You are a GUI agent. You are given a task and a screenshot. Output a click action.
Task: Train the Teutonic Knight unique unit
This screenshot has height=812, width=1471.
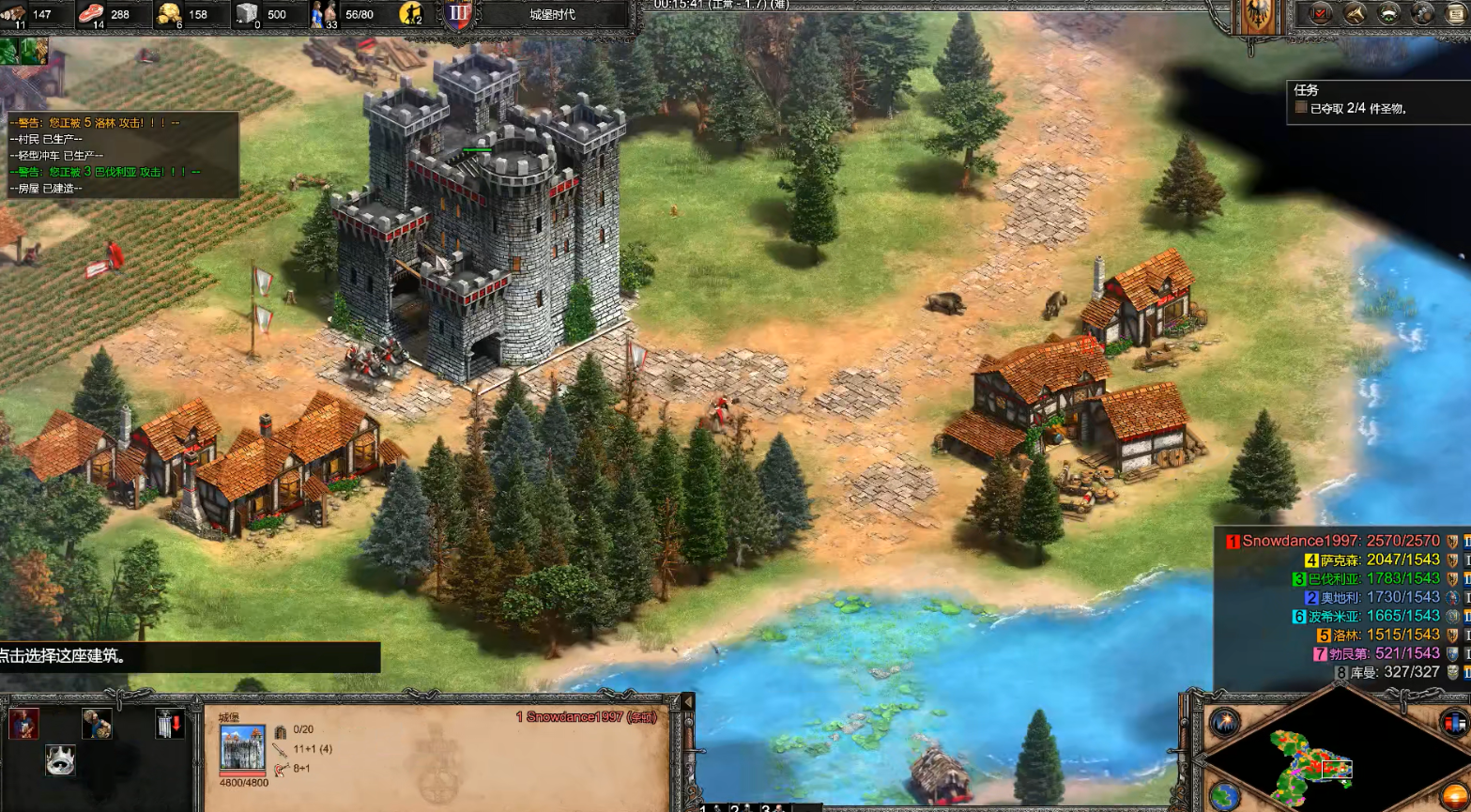tap(23, 724)
